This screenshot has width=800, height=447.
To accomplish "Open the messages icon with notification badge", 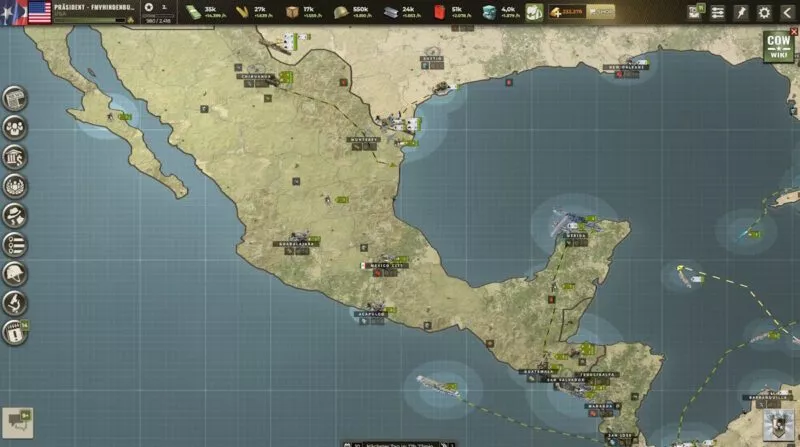I will (x=694, y=12).
